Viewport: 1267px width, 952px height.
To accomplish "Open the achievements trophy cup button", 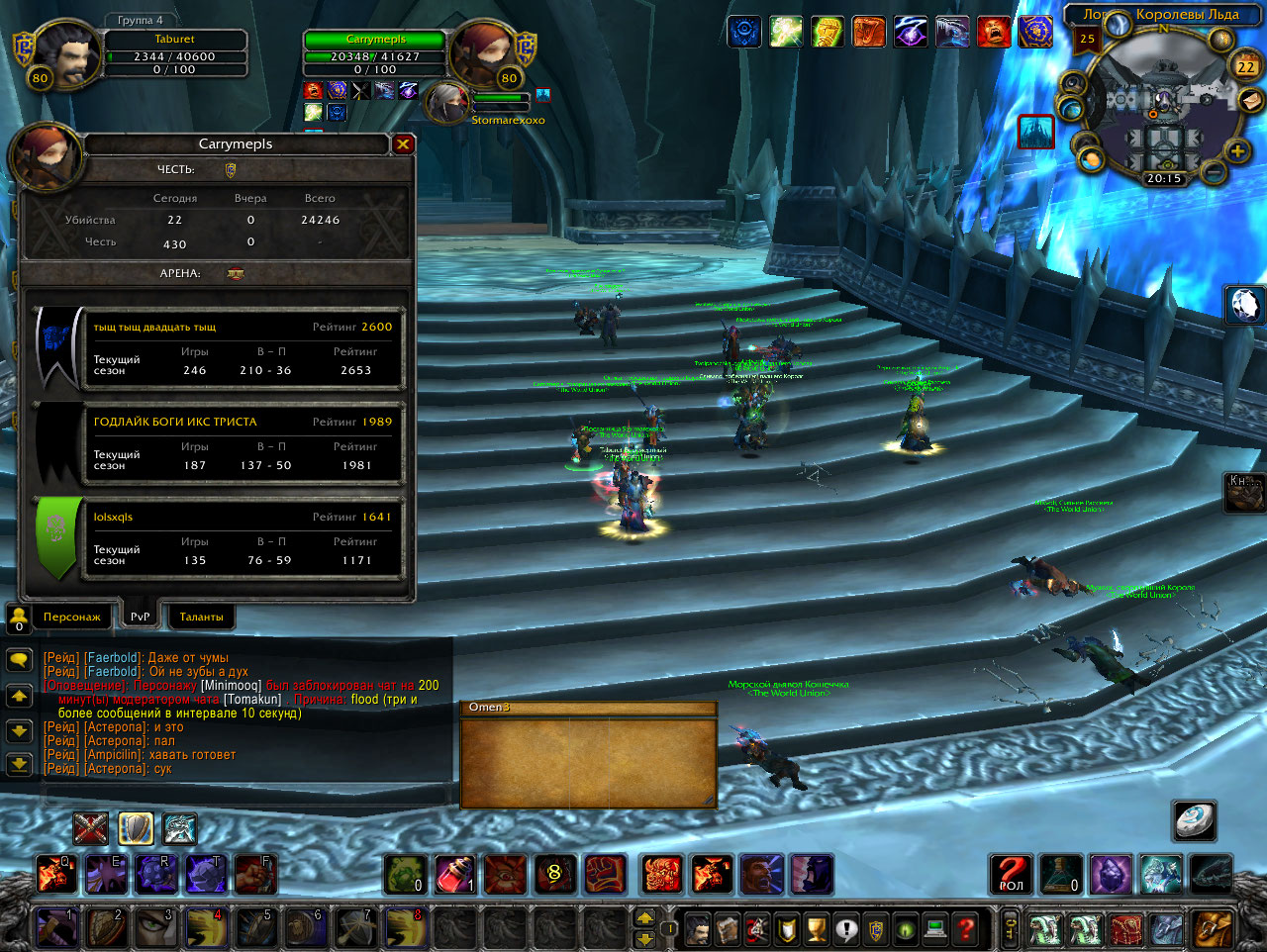I will coord(816,929).
